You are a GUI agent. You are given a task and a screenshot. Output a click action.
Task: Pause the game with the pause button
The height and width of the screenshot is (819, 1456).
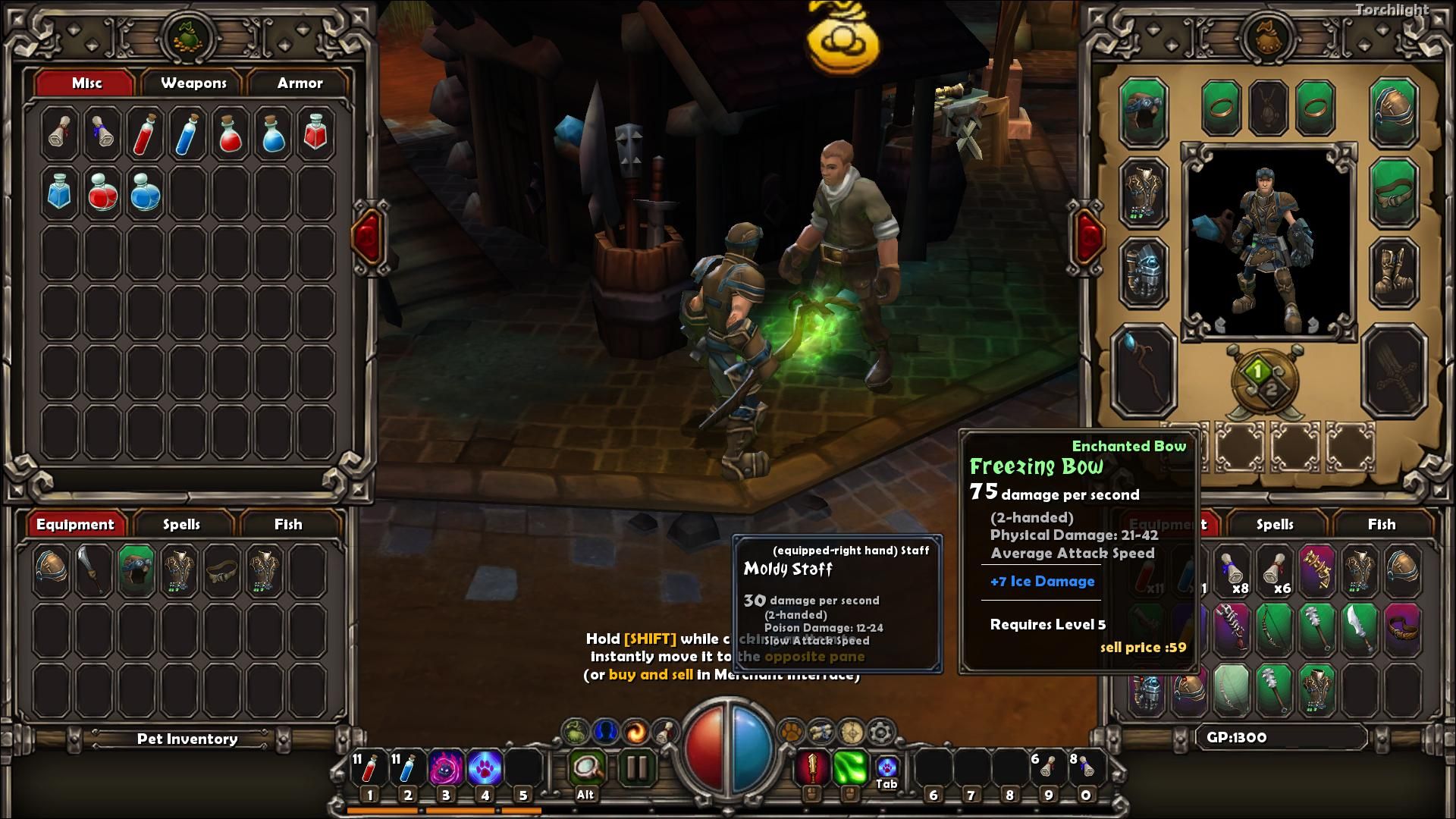click(637, 767)
